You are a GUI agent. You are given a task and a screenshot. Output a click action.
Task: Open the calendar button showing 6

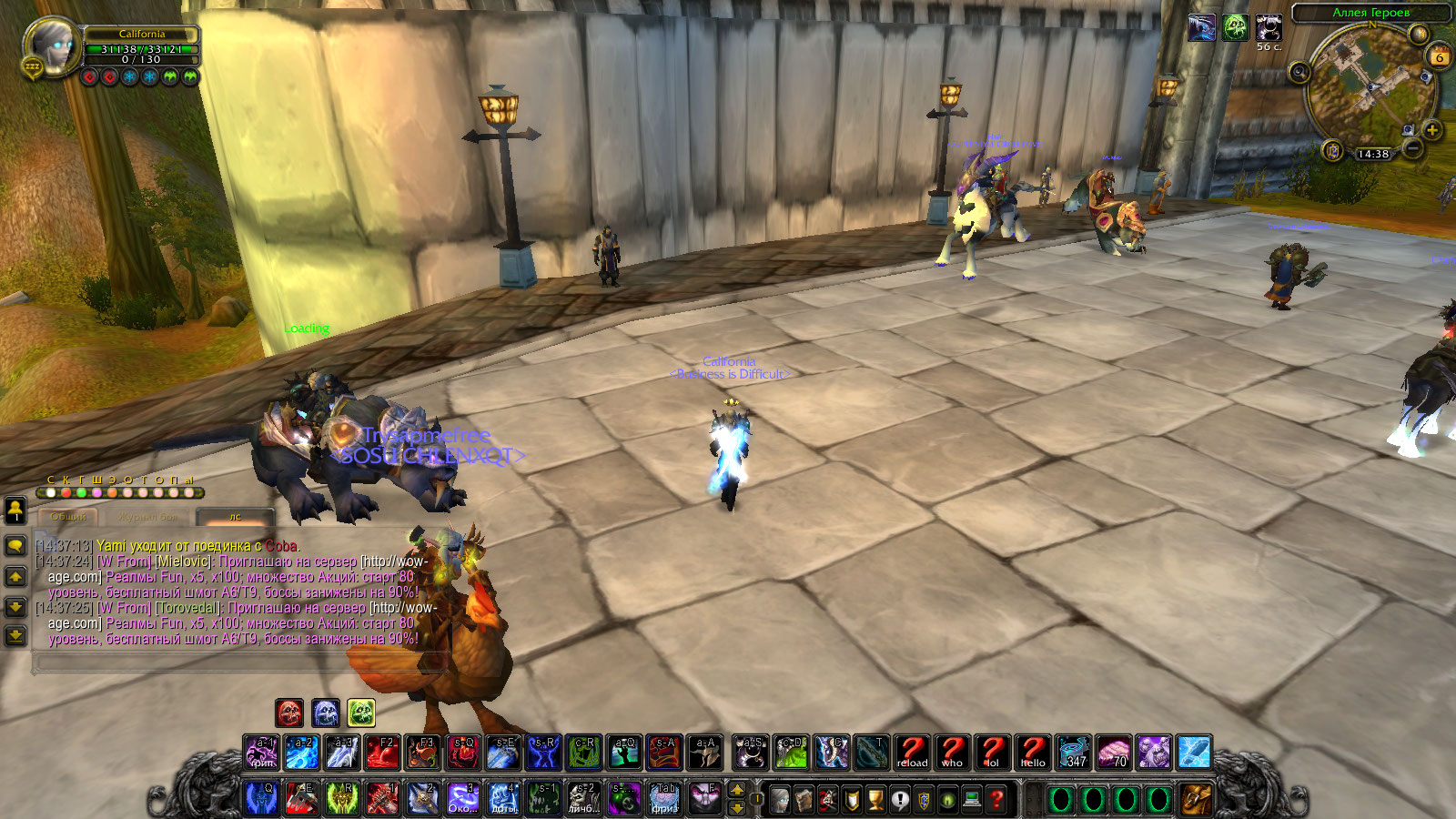coord(1440,56)
